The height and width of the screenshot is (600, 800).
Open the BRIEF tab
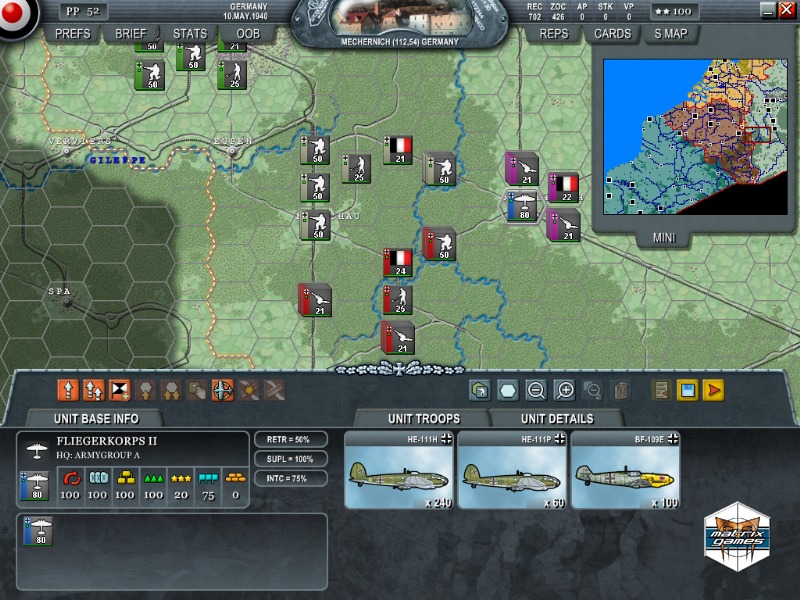tap(131, 33)
